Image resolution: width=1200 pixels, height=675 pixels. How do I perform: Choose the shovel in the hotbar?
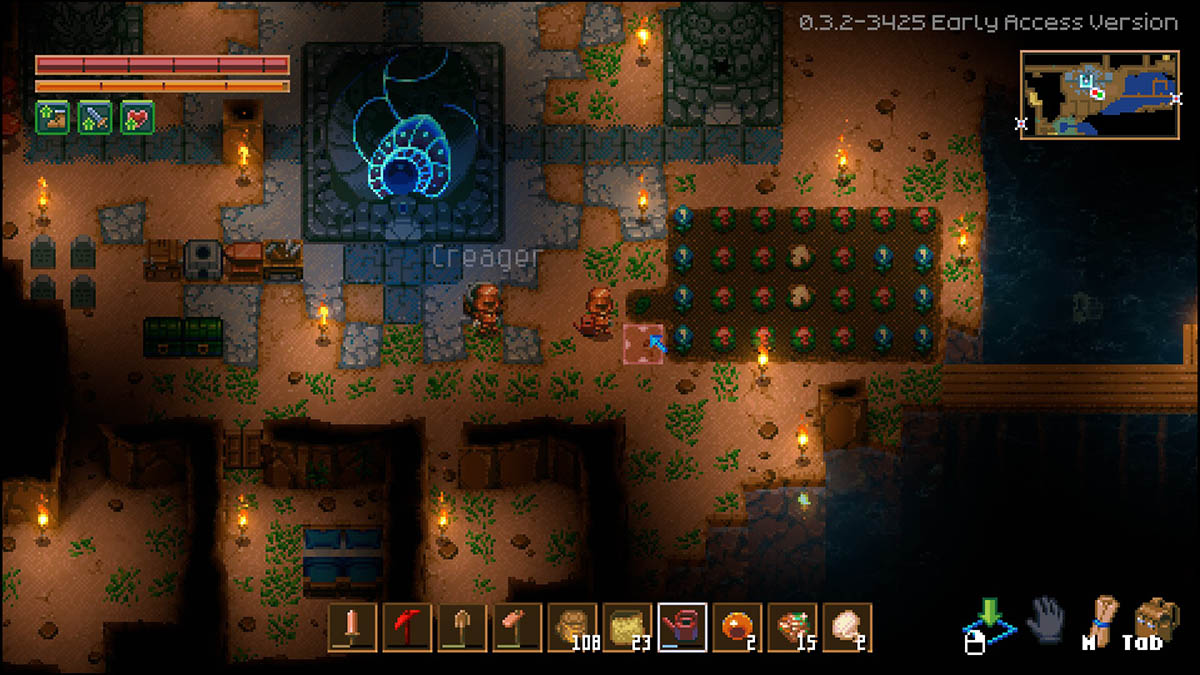click(462, 627)
